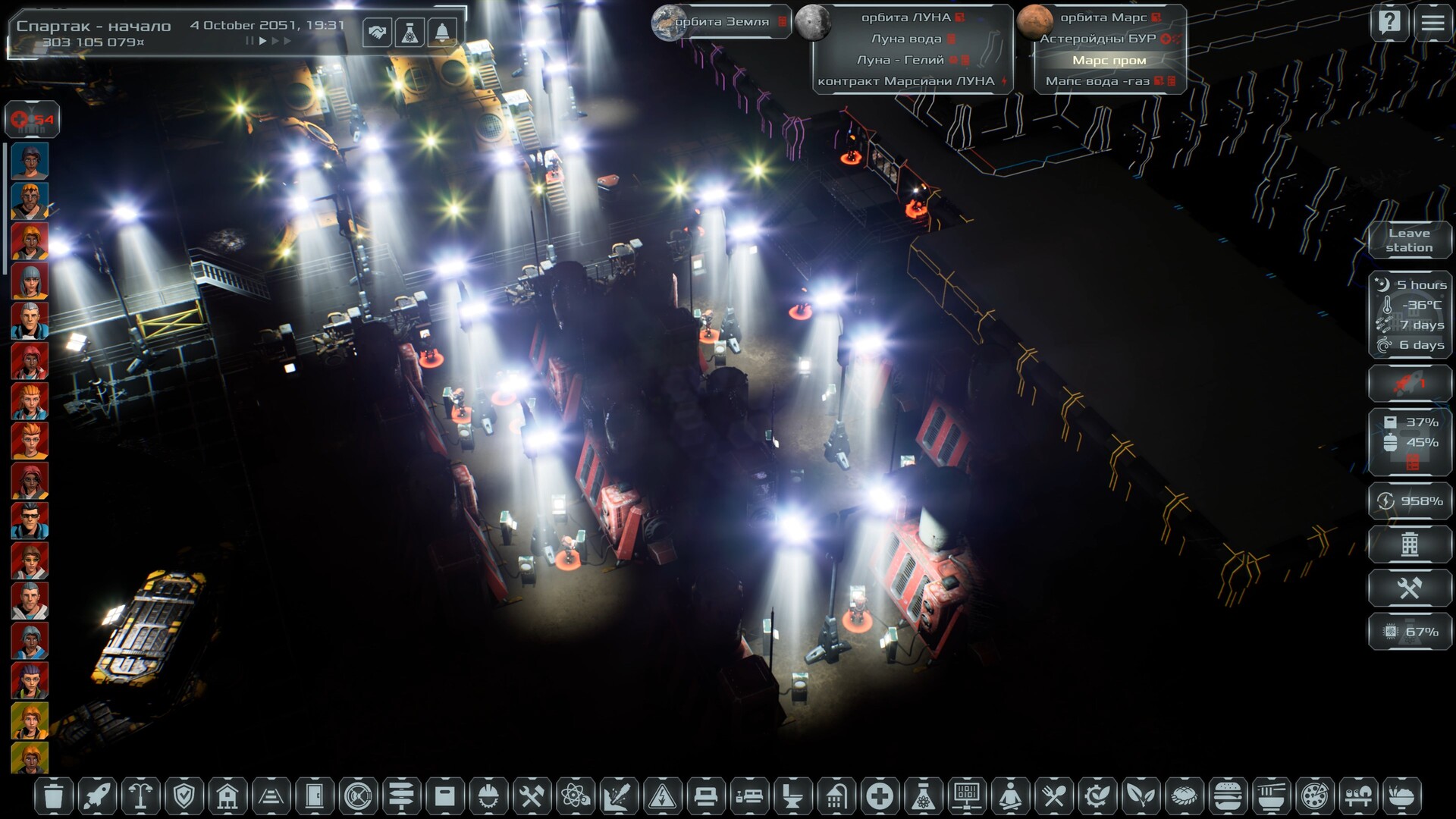Open the help question mark button
Image resolution: width=1456 pixels, height=819 pixels.
pyautogui.click(x=1389, y=23)
